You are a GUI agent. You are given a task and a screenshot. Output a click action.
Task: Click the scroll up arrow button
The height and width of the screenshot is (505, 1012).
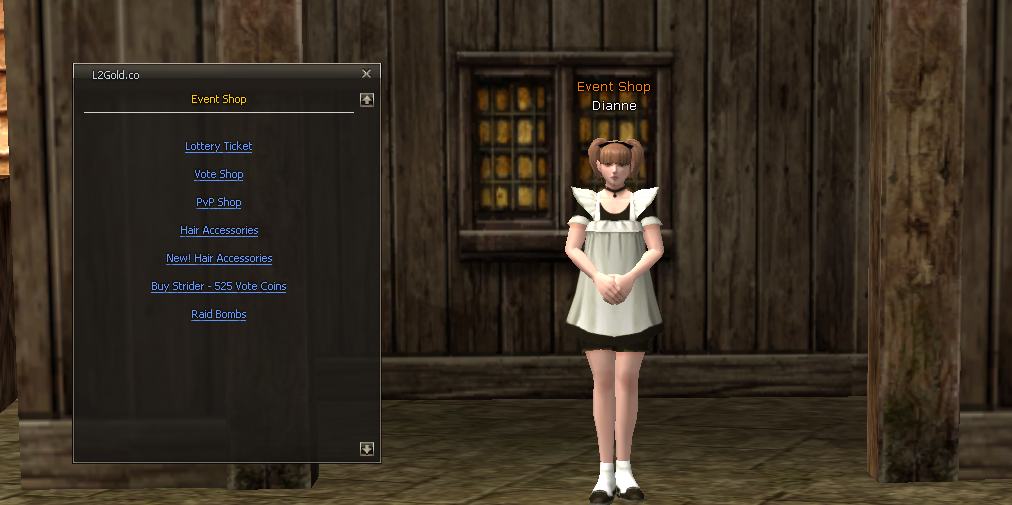[367, 99]
